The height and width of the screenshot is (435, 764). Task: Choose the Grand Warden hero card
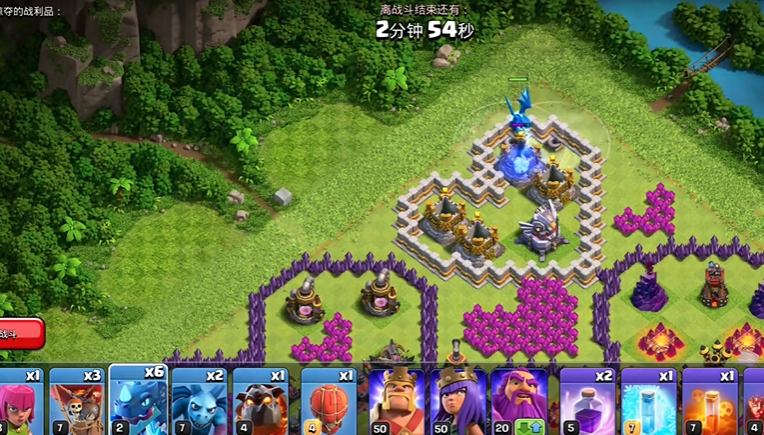pyautogui.click(x=520, y=402)
